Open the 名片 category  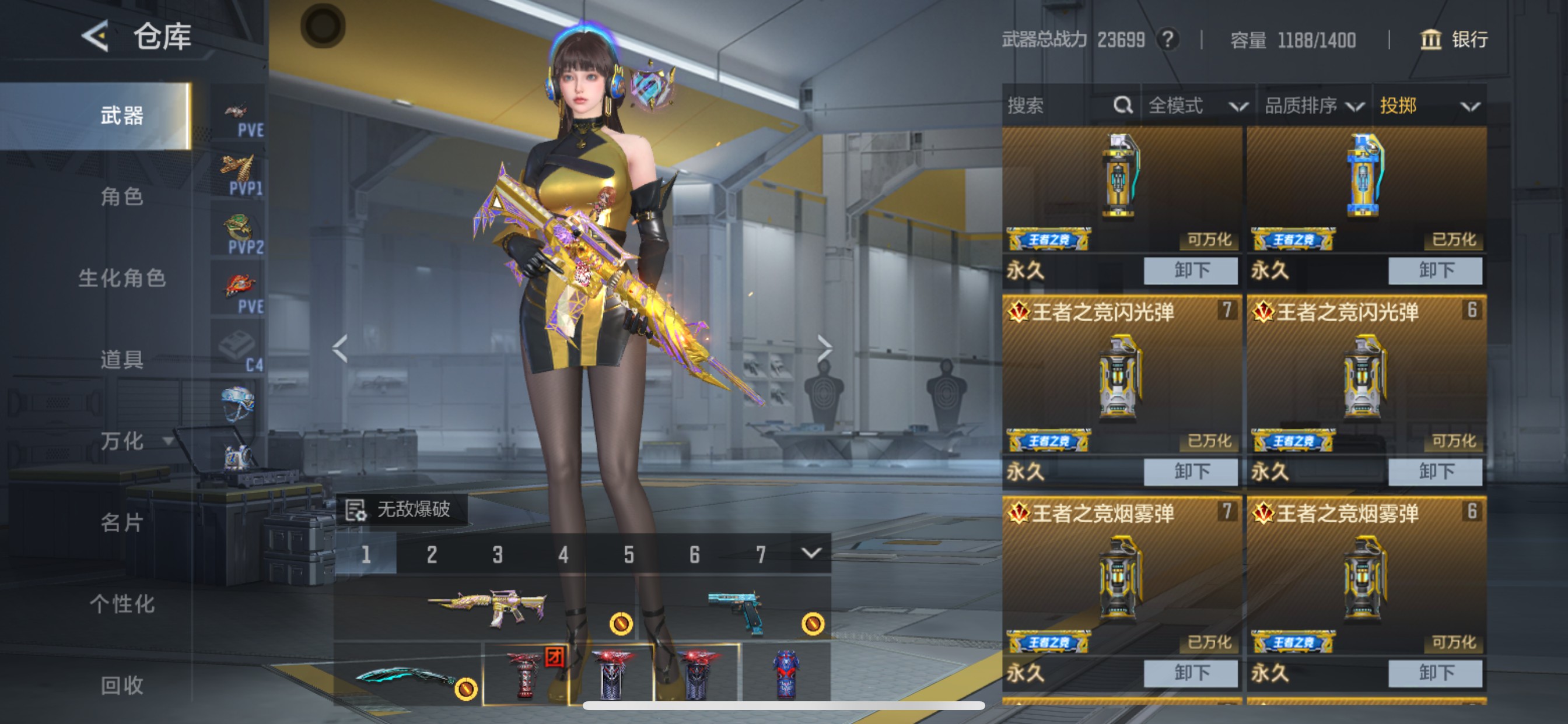click(122, 522)
